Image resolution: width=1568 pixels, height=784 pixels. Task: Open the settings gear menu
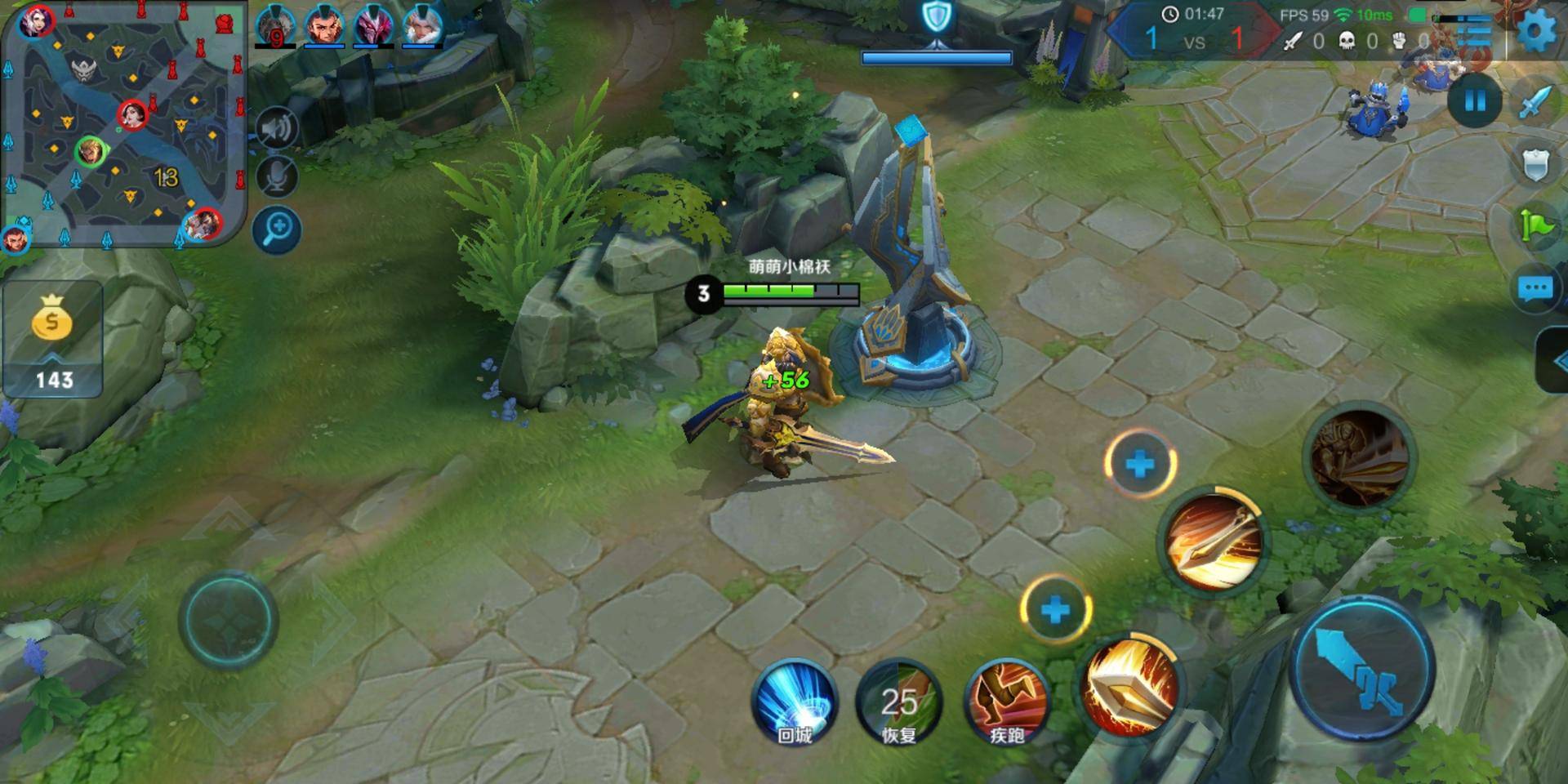point(1536,32)
